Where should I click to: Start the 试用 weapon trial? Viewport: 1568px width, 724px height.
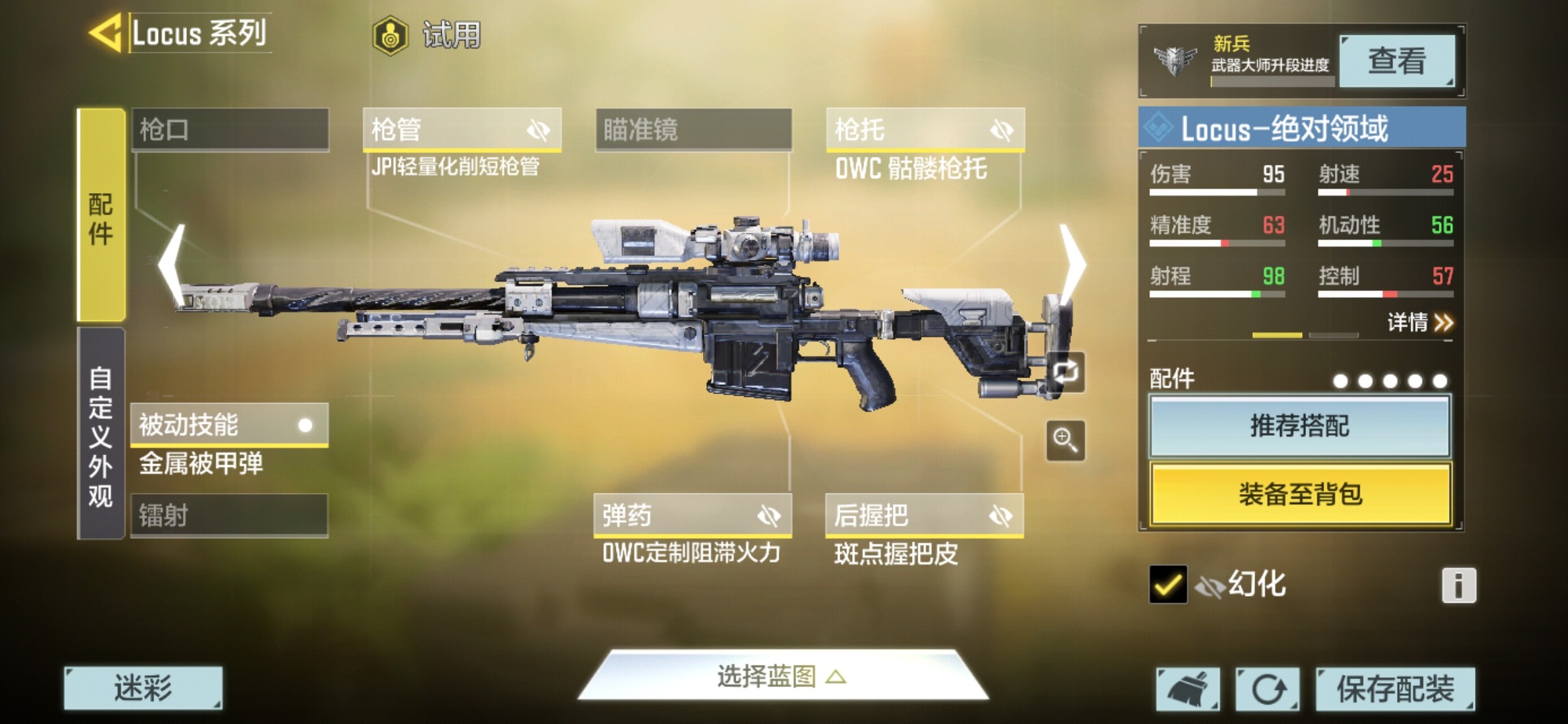[x=429, y=35]
